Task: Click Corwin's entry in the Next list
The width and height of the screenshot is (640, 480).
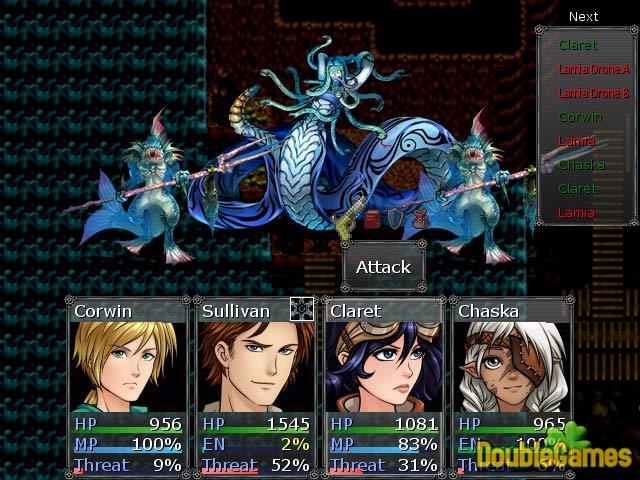Action: coord(580,117)
